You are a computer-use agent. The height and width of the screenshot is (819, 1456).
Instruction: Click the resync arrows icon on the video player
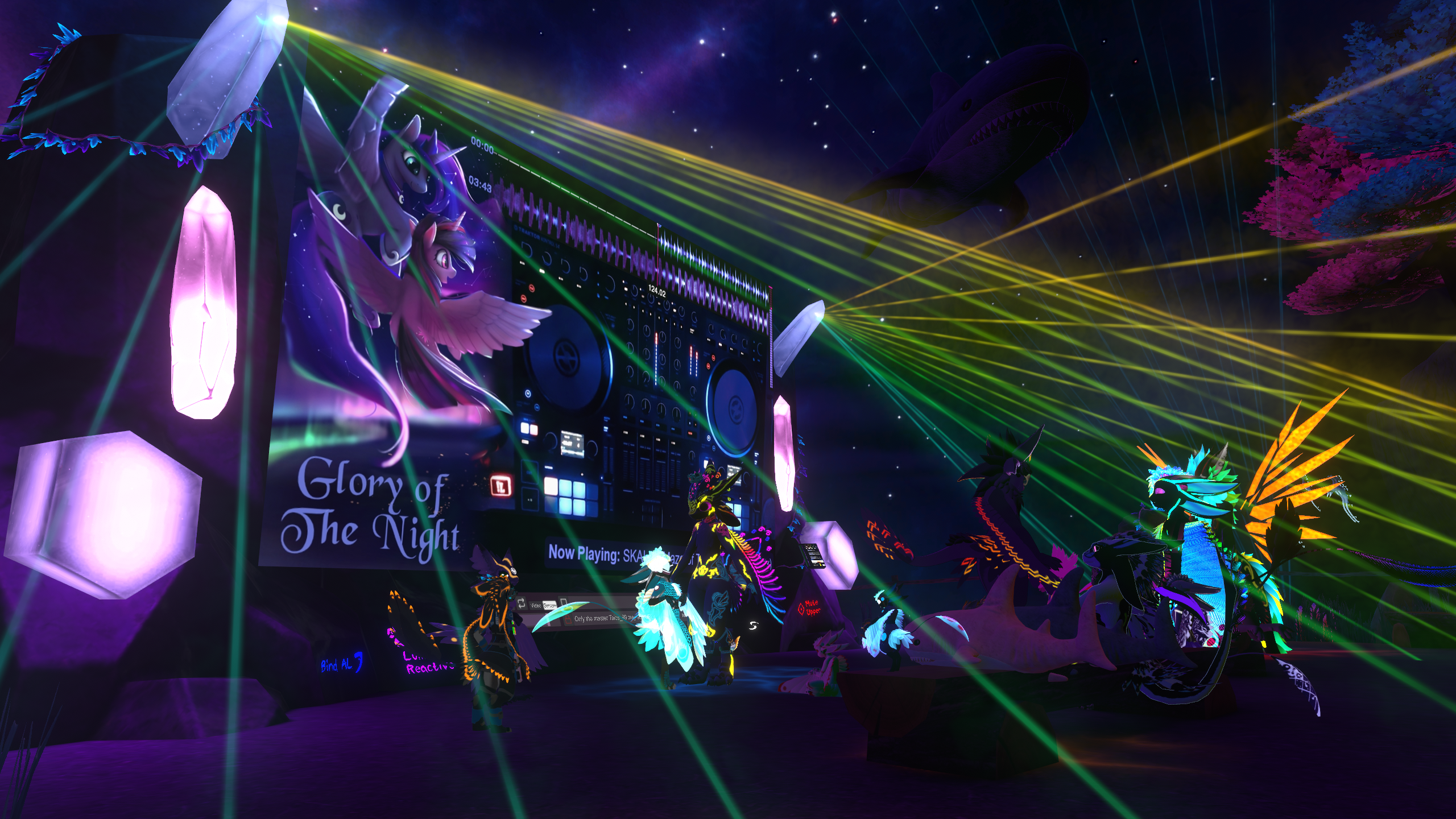tap(522, 604)
